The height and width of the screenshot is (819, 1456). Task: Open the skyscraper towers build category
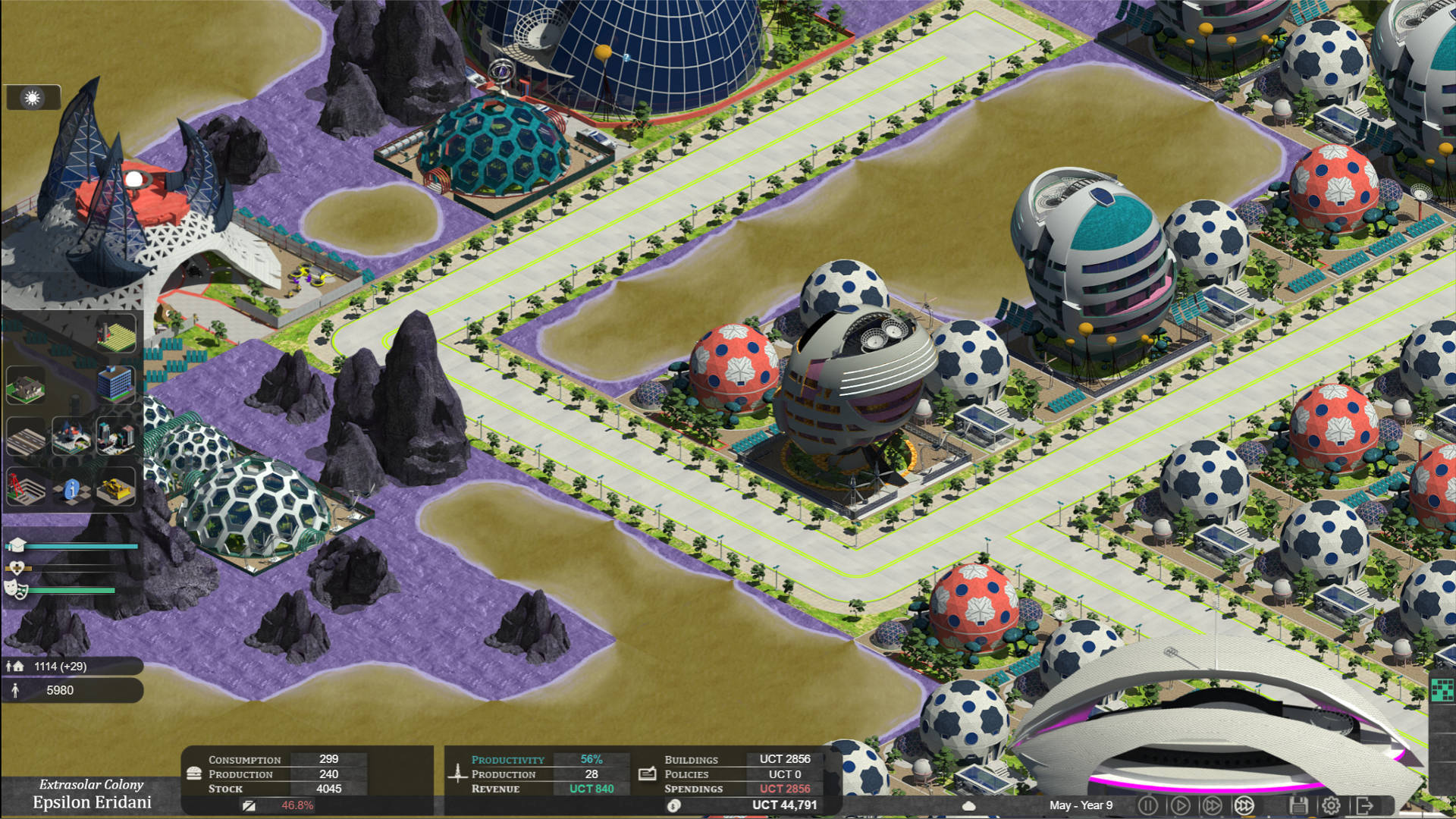[116, 438]
